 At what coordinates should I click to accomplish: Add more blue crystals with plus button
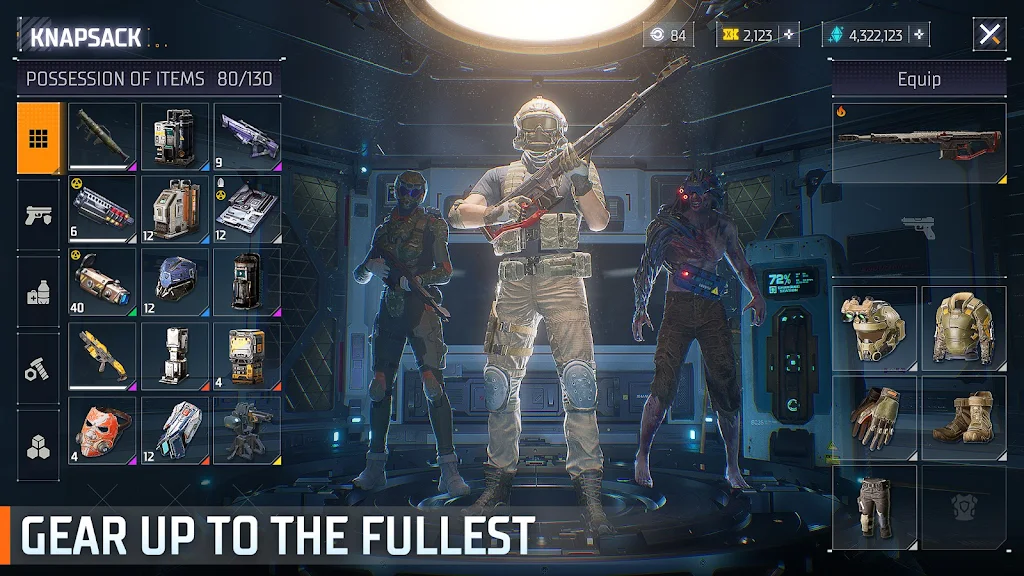[x=918, y=35]
